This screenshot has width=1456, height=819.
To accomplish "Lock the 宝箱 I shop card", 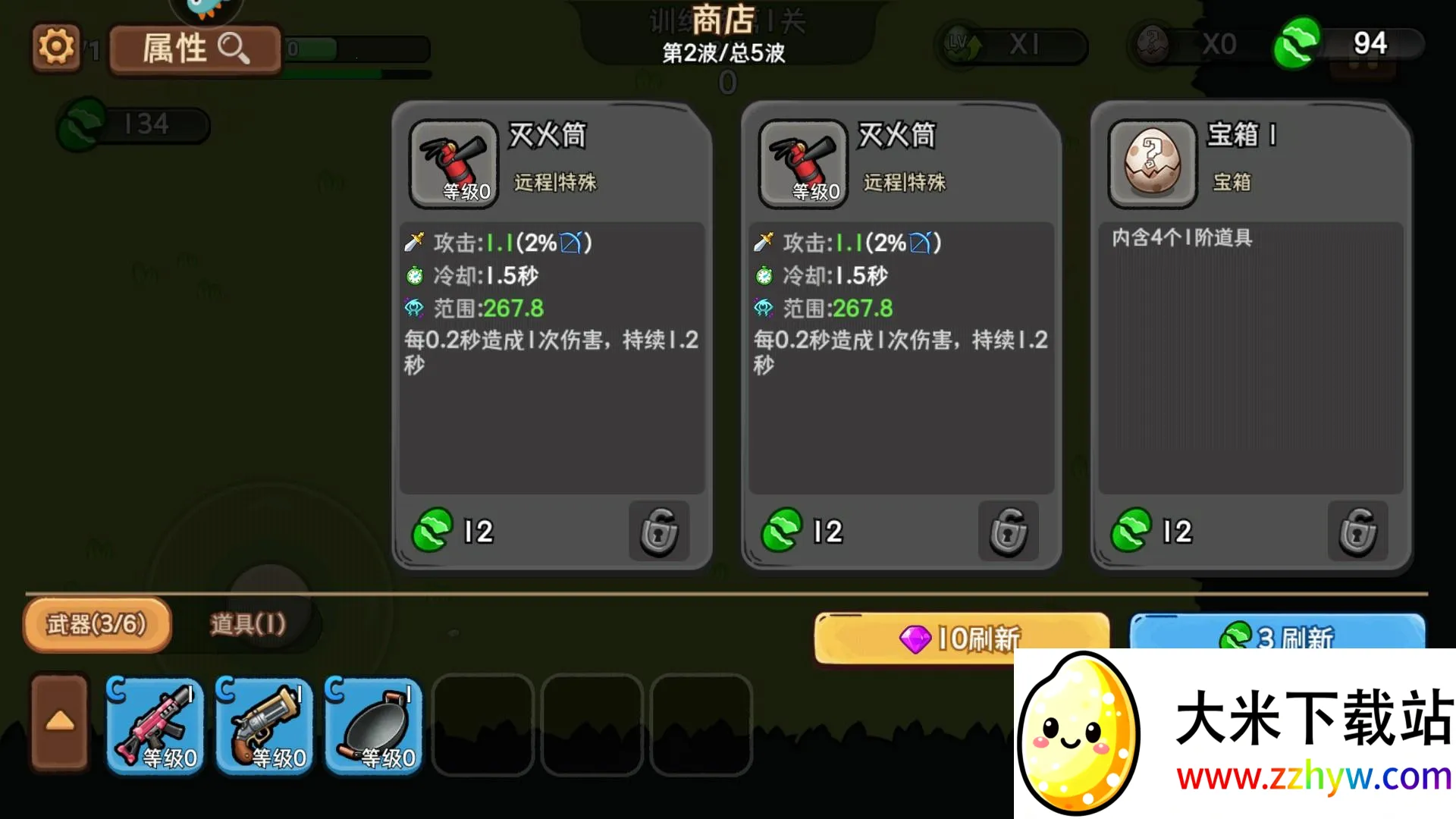I will point(1357,531).
